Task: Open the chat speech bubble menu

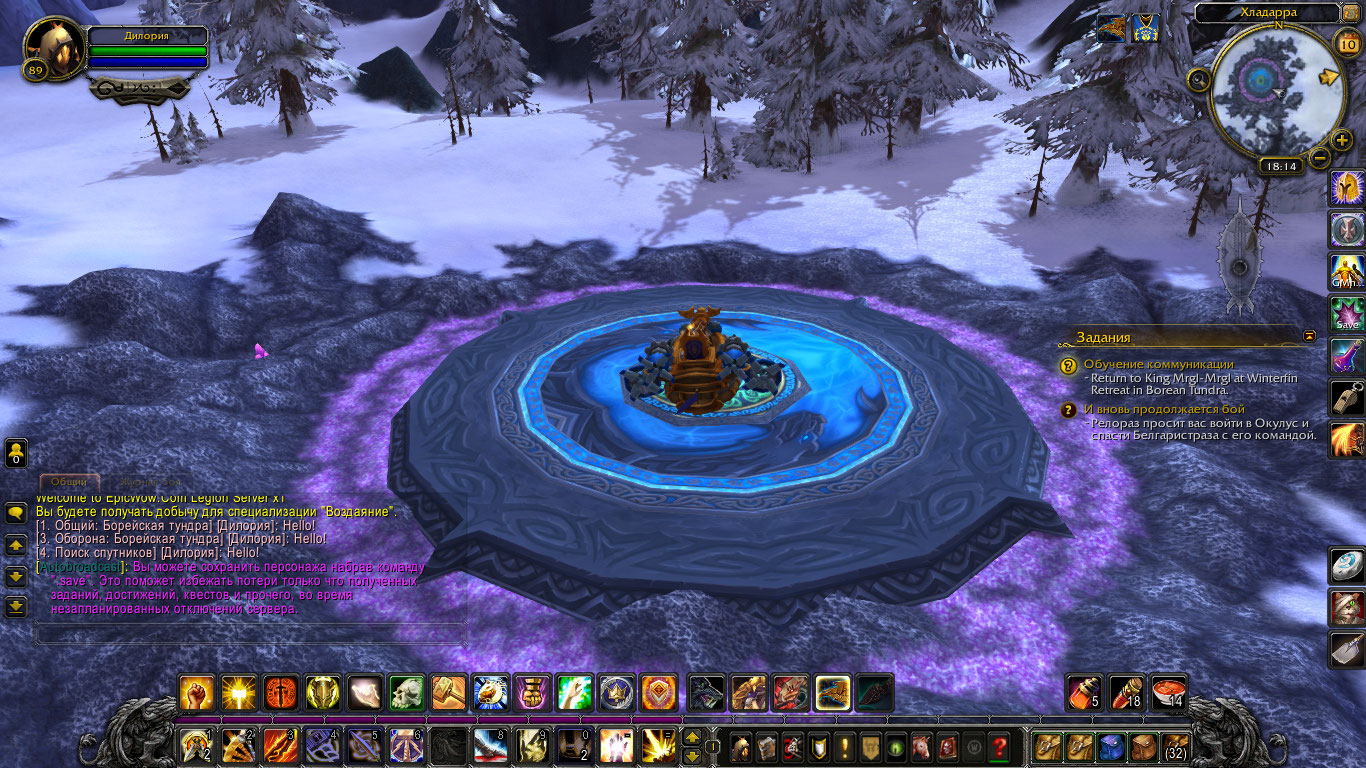Action: [16, 513]
